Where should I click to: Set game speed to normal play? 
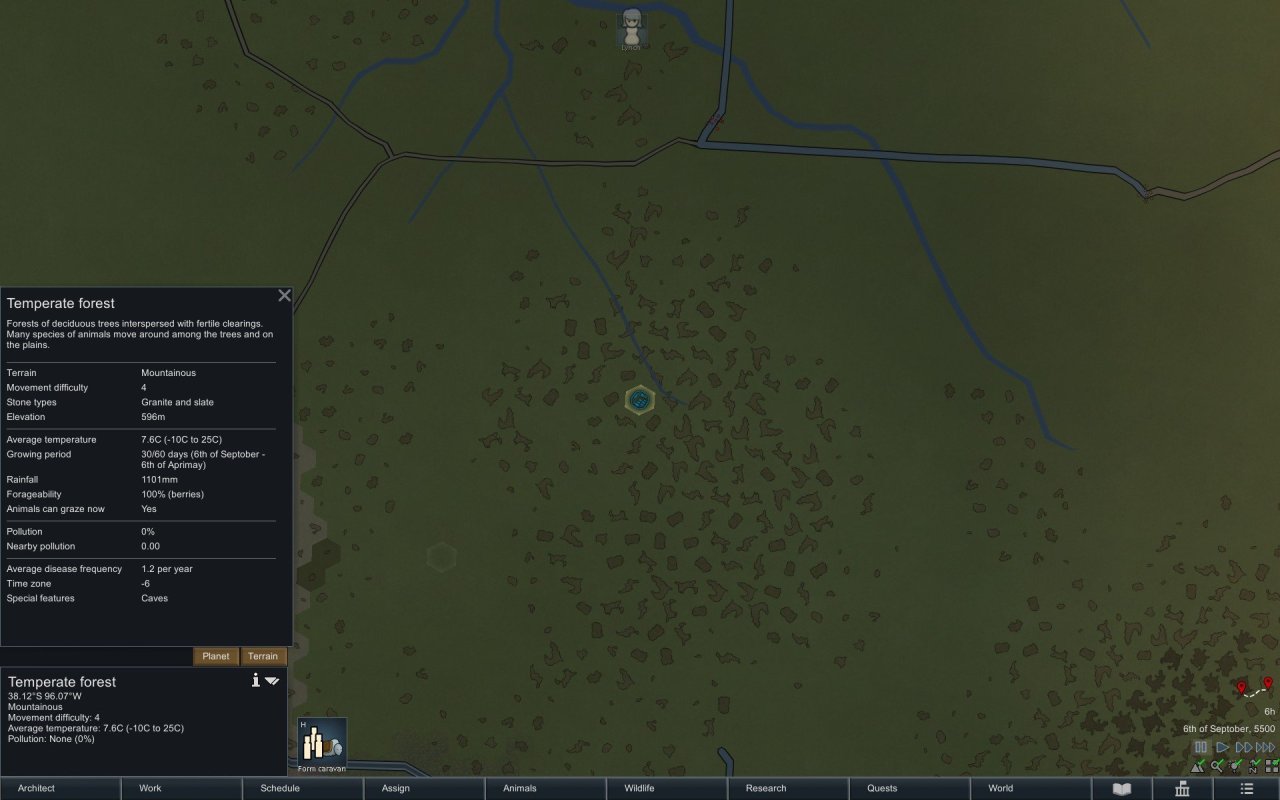tap(1222, 747)
